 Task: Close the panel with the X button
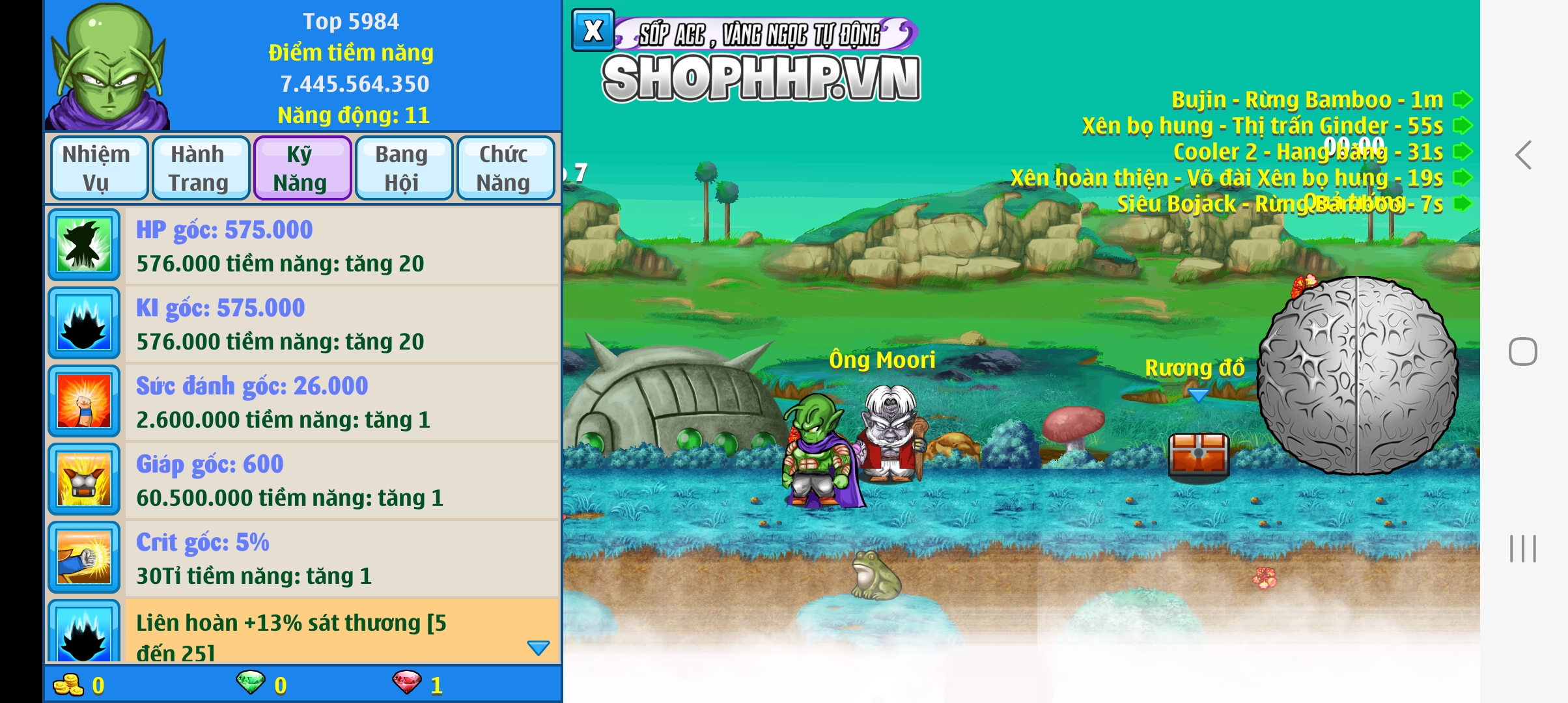click(x=593, y=31)
